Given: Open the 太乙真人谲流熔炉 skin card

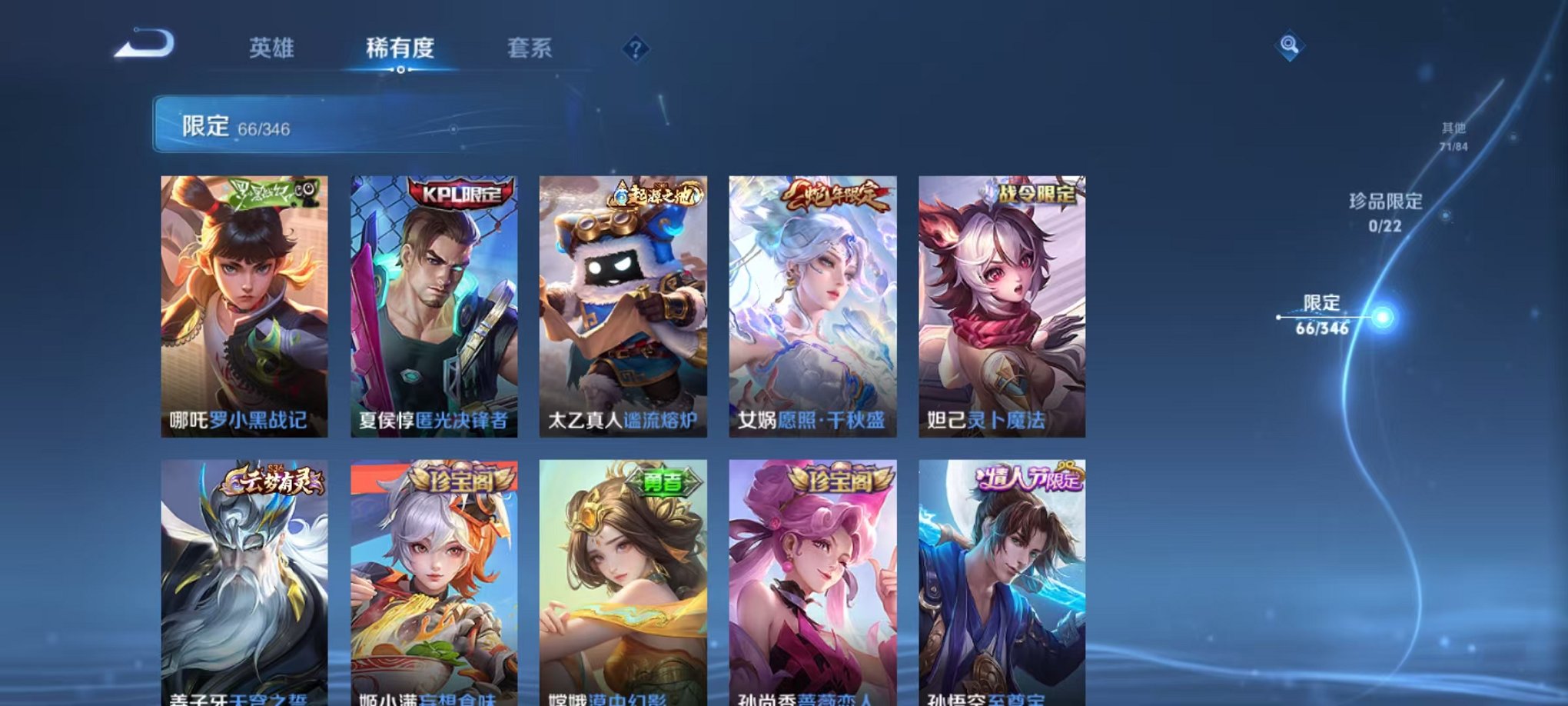Looking at the screenshot, I should 627,308.
